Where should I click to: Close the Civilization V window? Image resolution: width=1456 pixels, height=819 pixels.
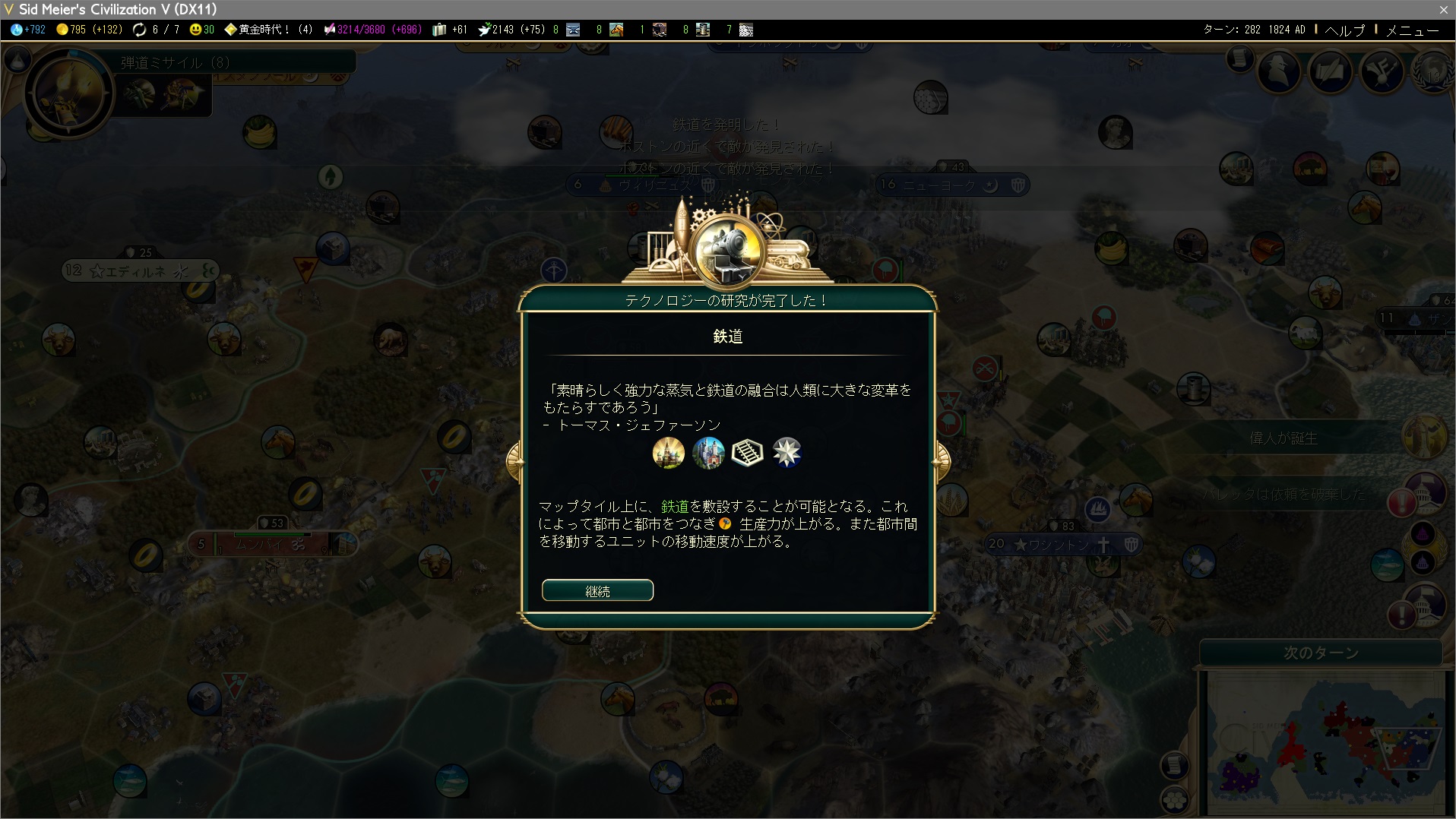pos(1443,9)
